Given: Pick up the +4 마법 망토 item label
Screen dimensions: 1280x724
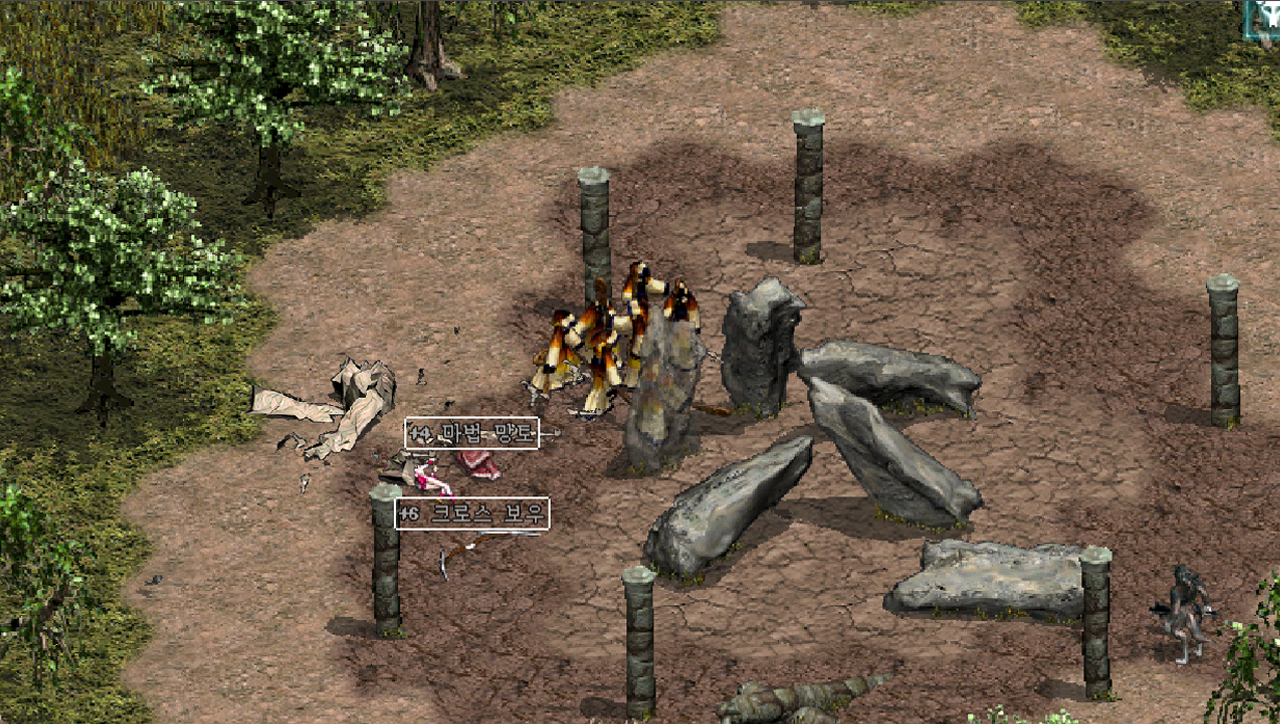Looking at the screenshot, I should 472,433.
